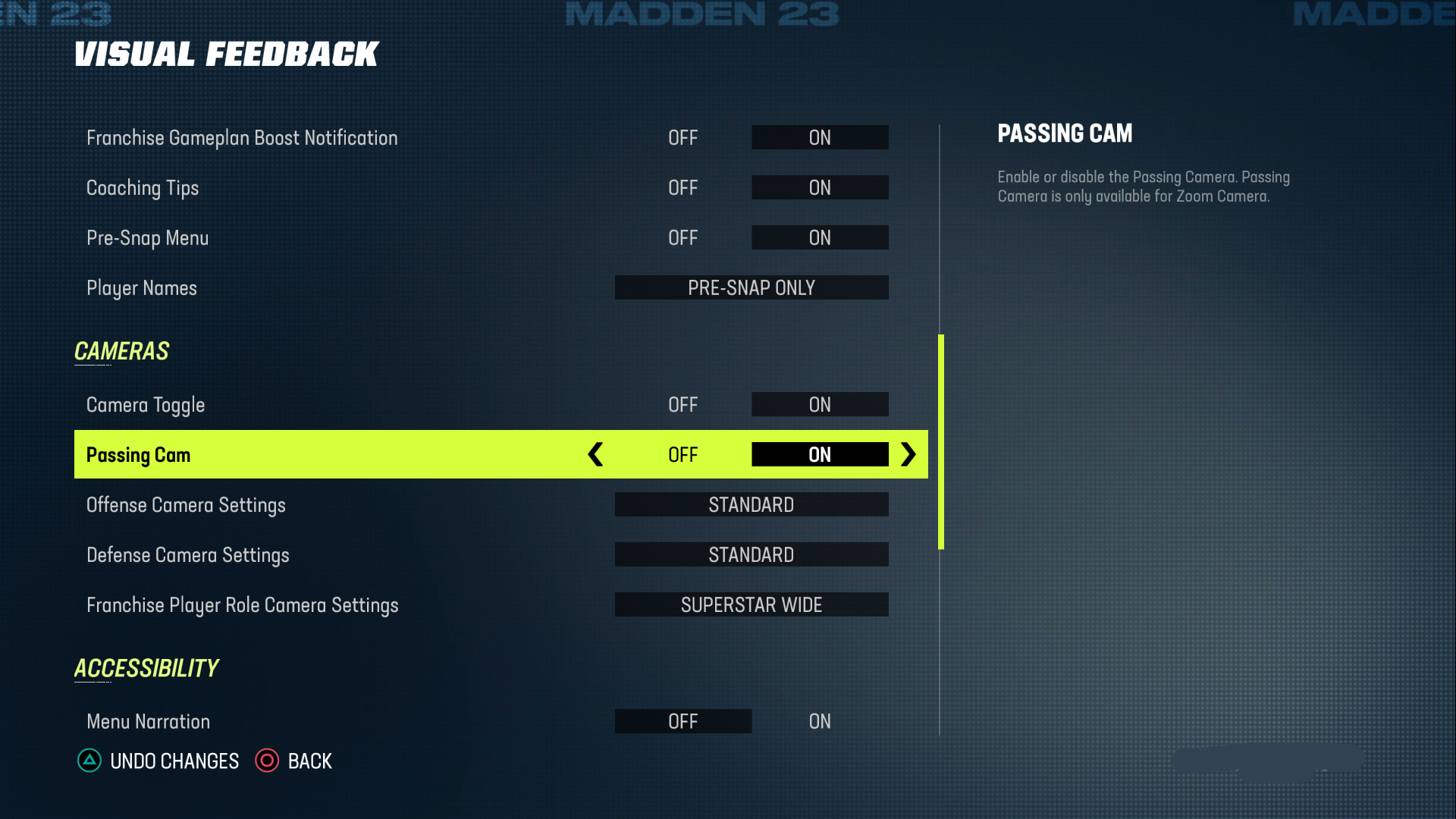The image size is (1456, 819).
Task: Click the triangle Undo Changes icon
Action: point(89,761)
